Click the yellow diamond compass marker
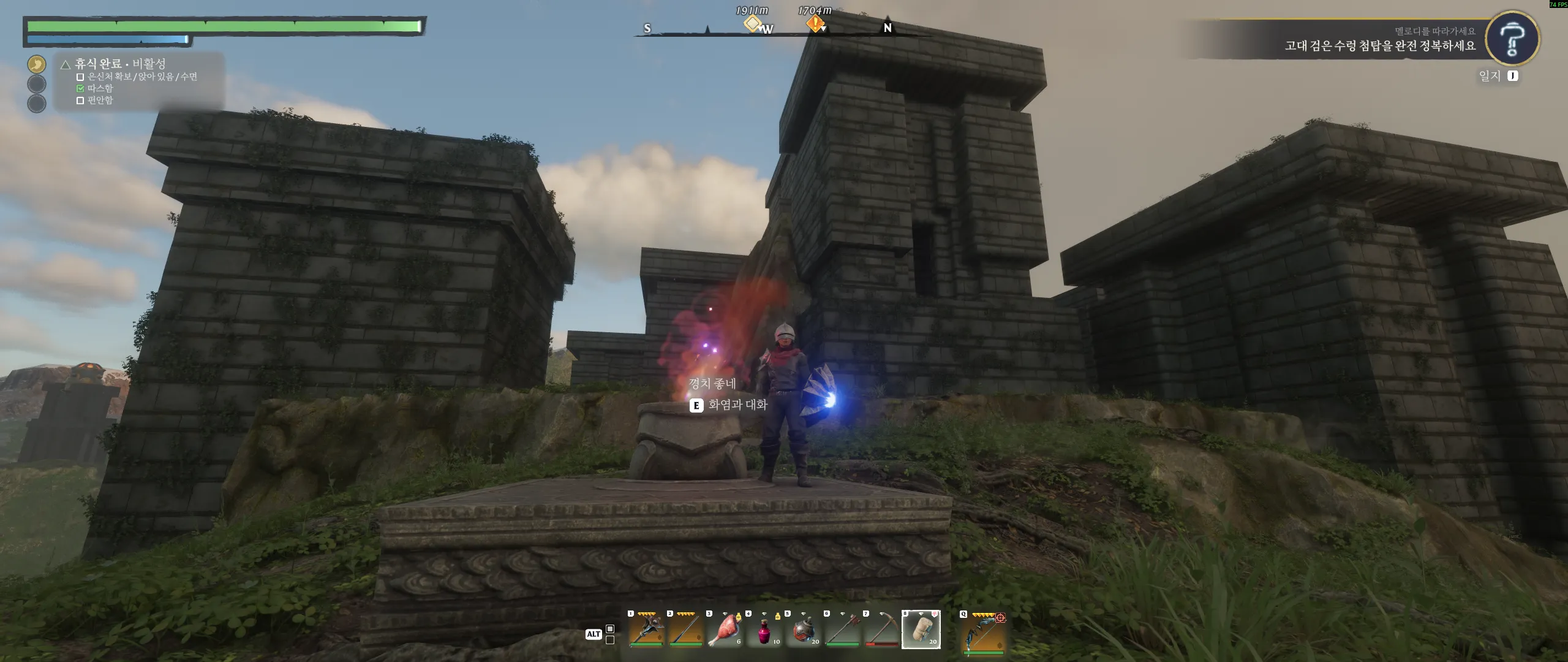 [752, 23]
